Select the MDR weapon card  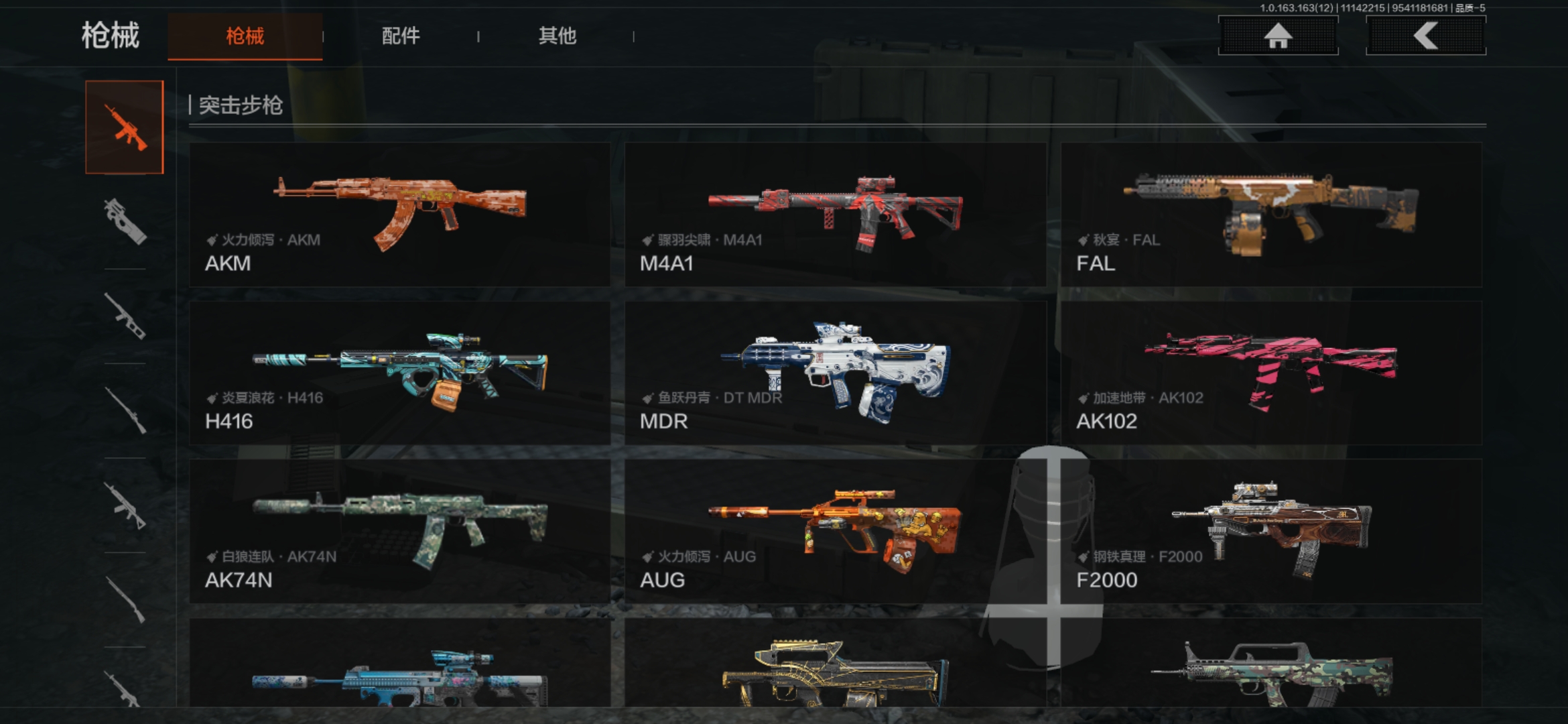[835, 373]
